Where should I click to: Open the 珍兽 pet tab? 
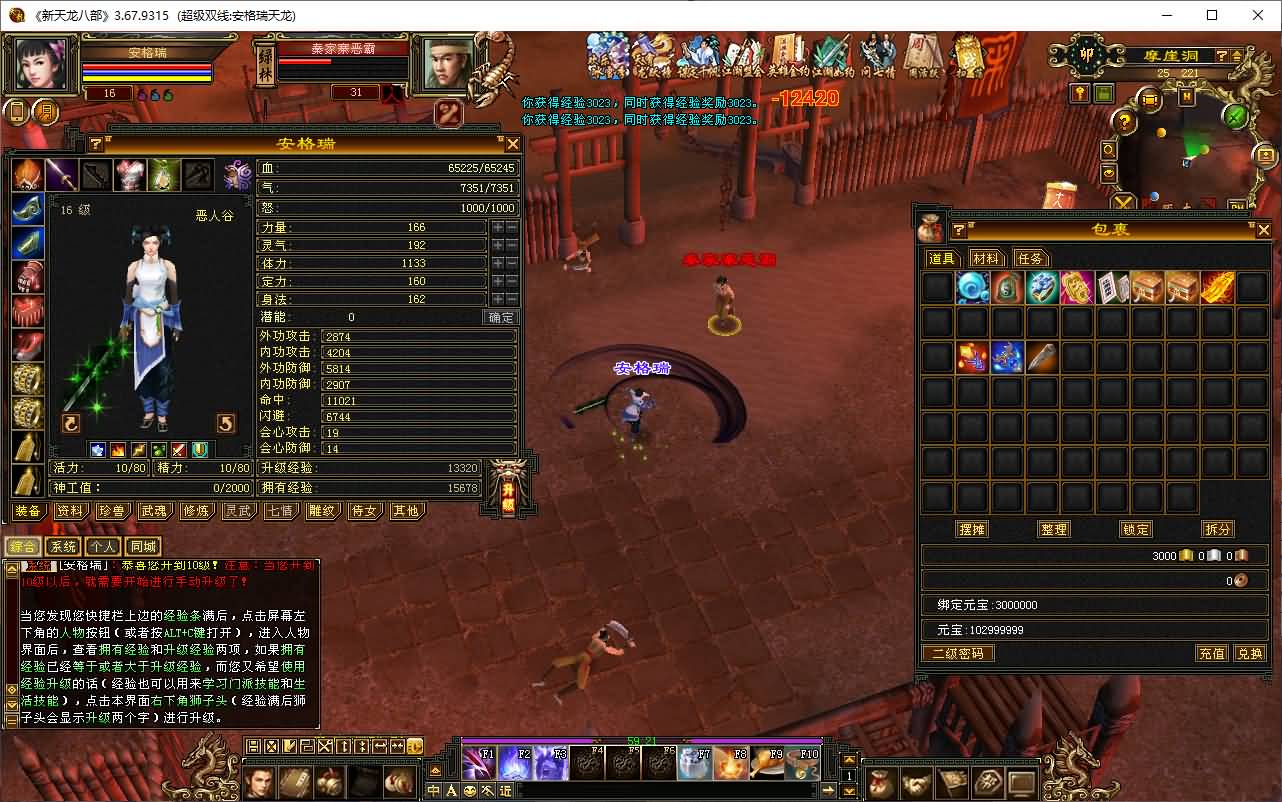(112, 511)
